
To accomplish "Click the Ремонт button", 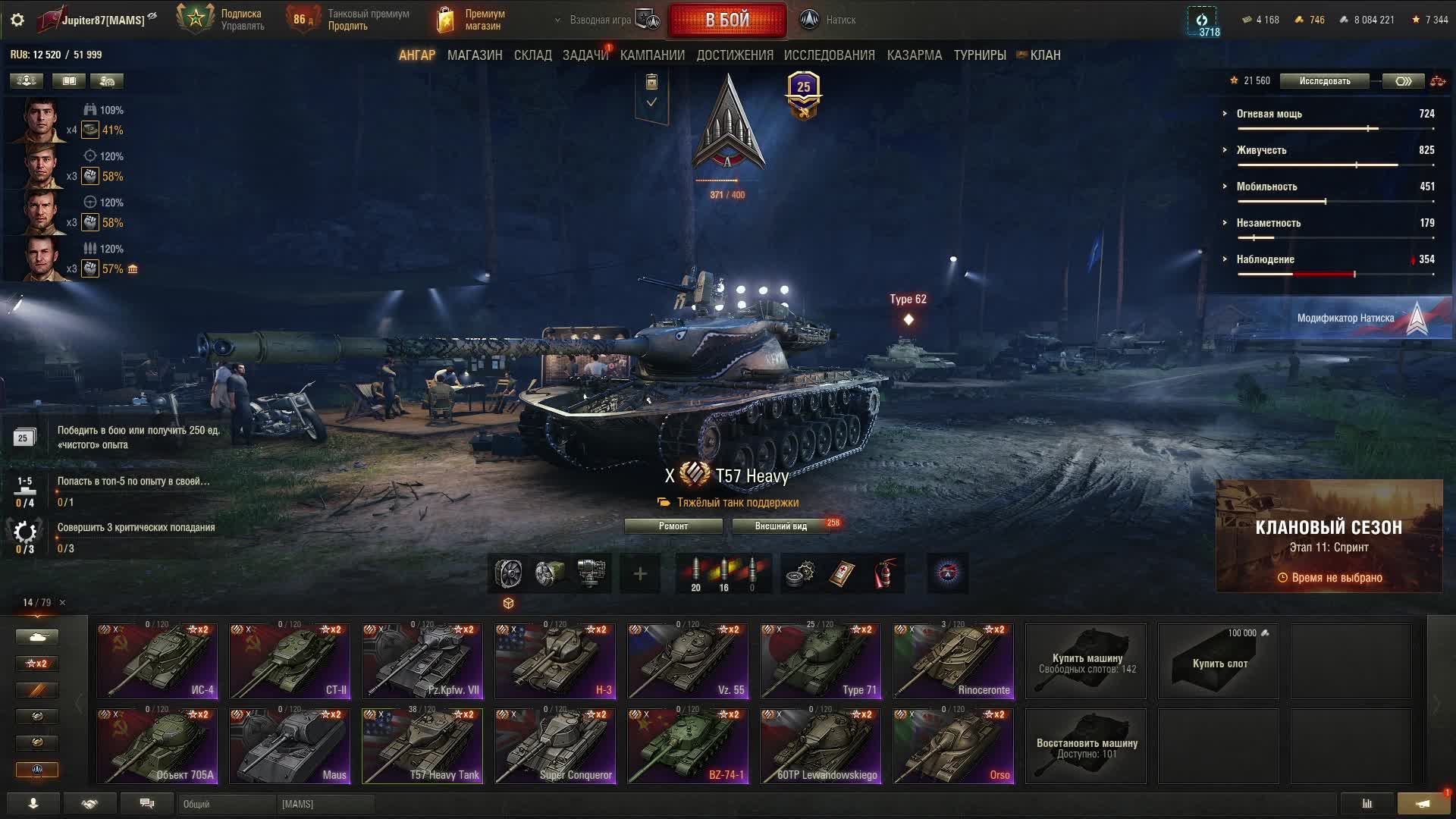I will 673,526.
